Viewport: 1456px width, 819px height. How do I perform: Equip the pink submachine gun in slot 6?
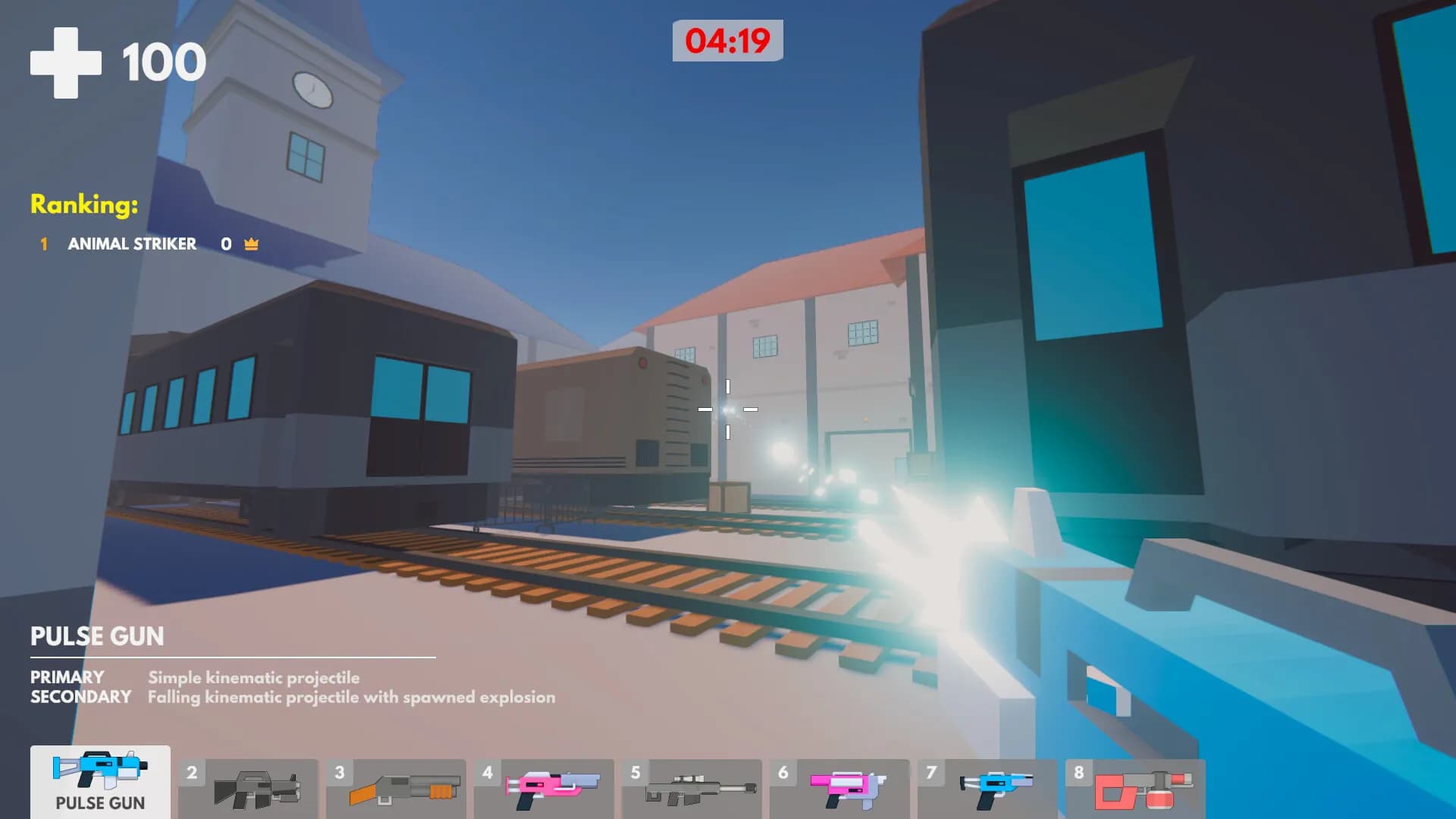coord(839,789)
